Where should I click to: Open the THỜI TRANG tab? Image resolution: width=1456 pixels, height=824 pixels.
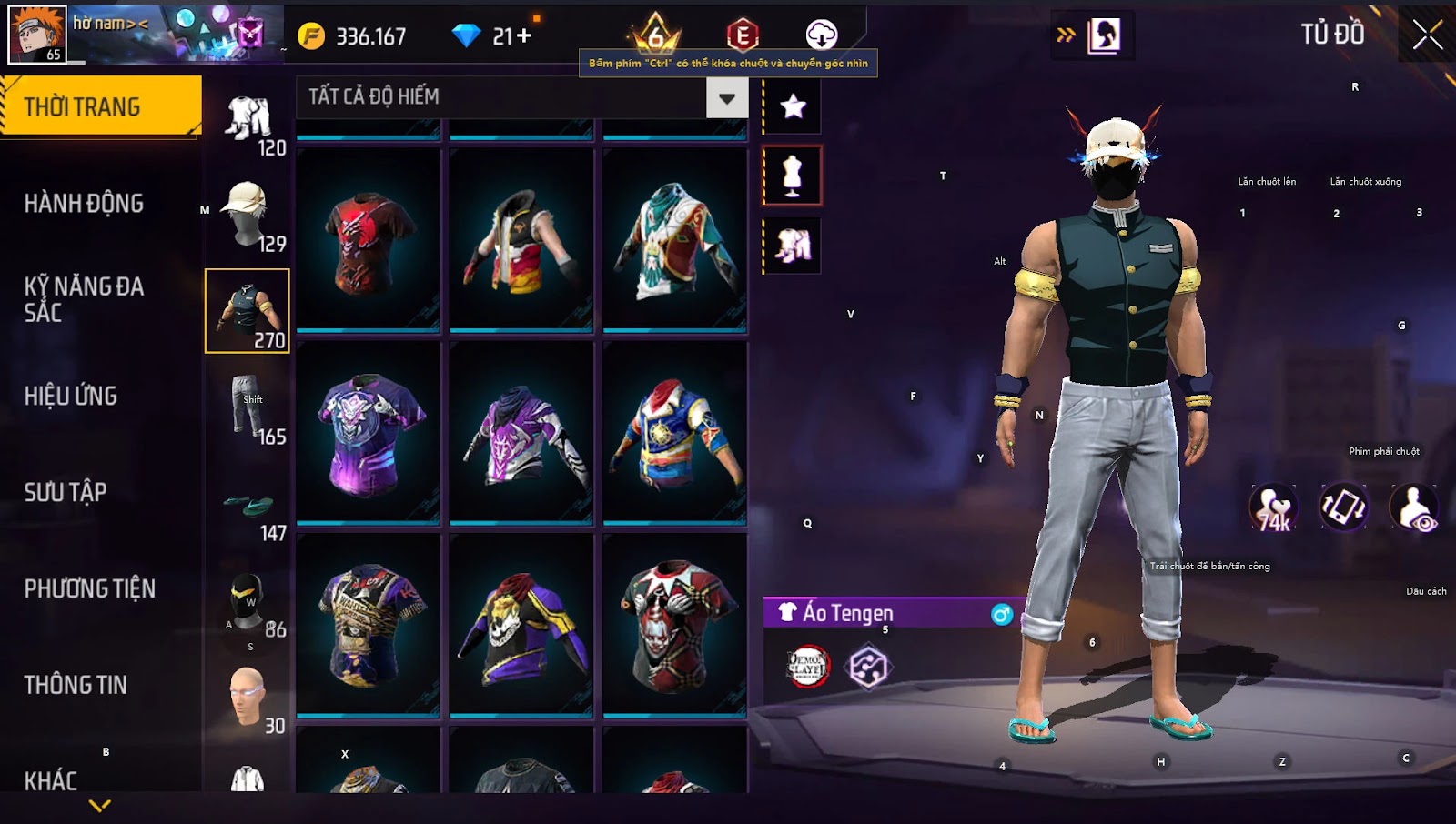tap(100, 106)
